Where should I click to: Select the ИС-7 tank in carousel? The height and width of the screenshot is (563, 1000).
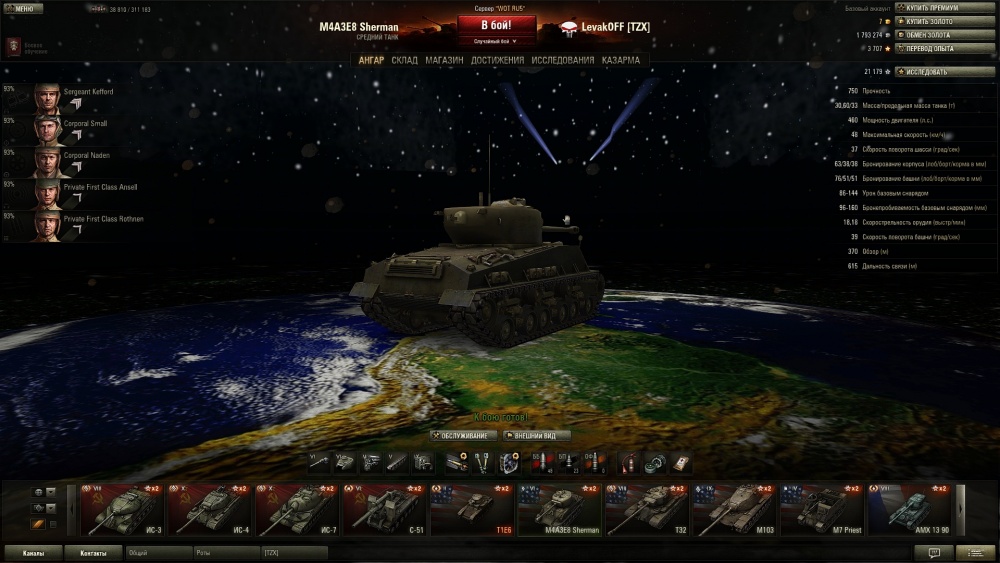click(296, 510)
